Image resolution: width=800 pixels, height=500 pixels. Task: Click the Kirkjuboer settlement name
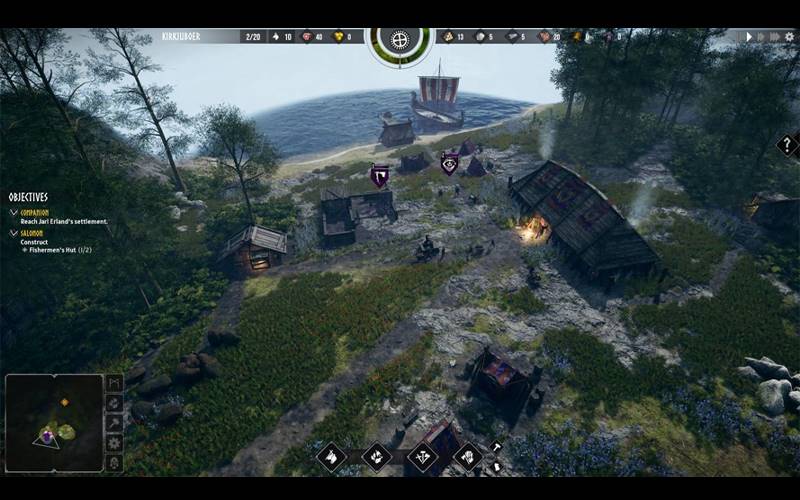(181, 37)
